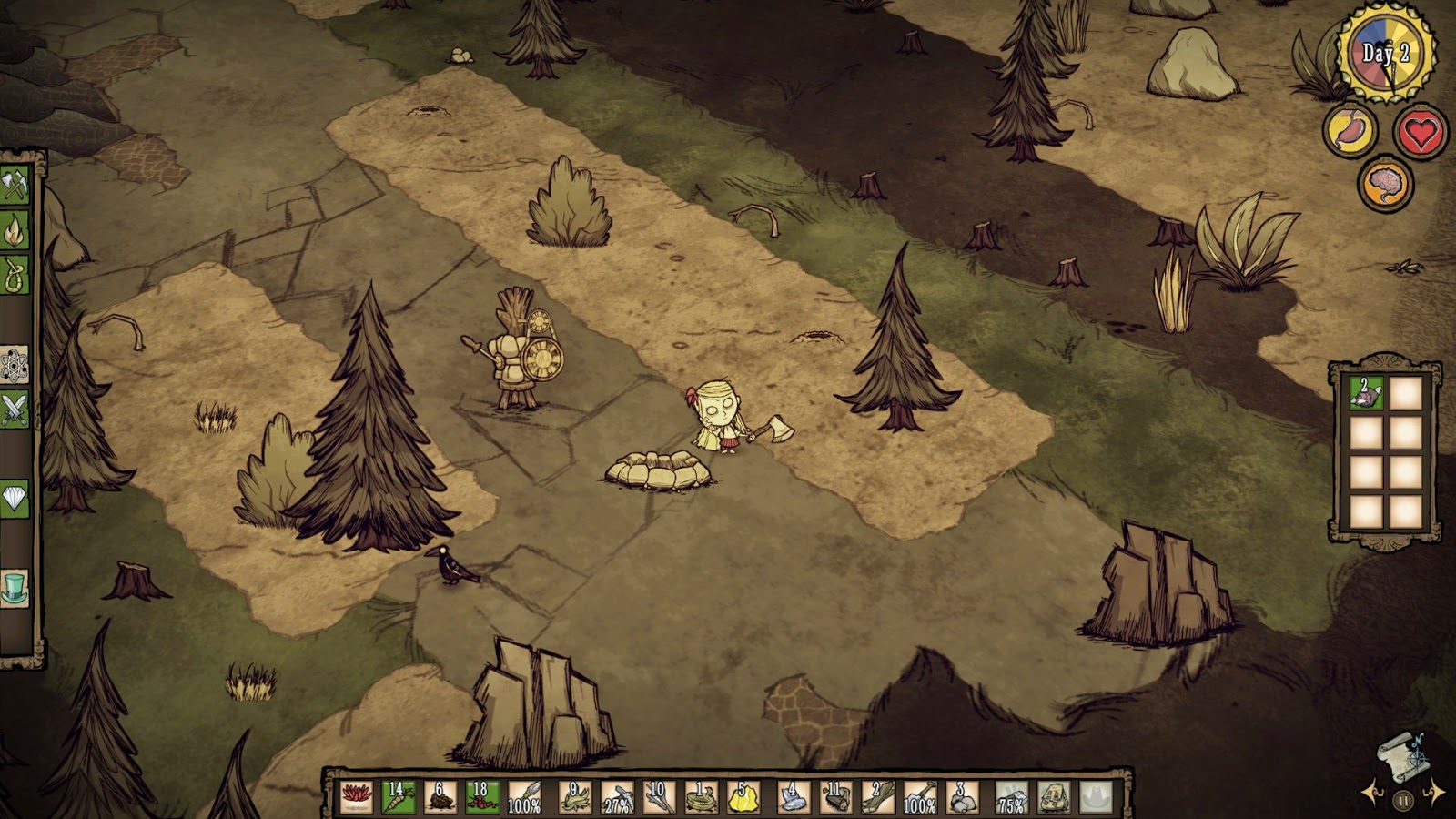Select the gold nugget stack

coord(743,797)
